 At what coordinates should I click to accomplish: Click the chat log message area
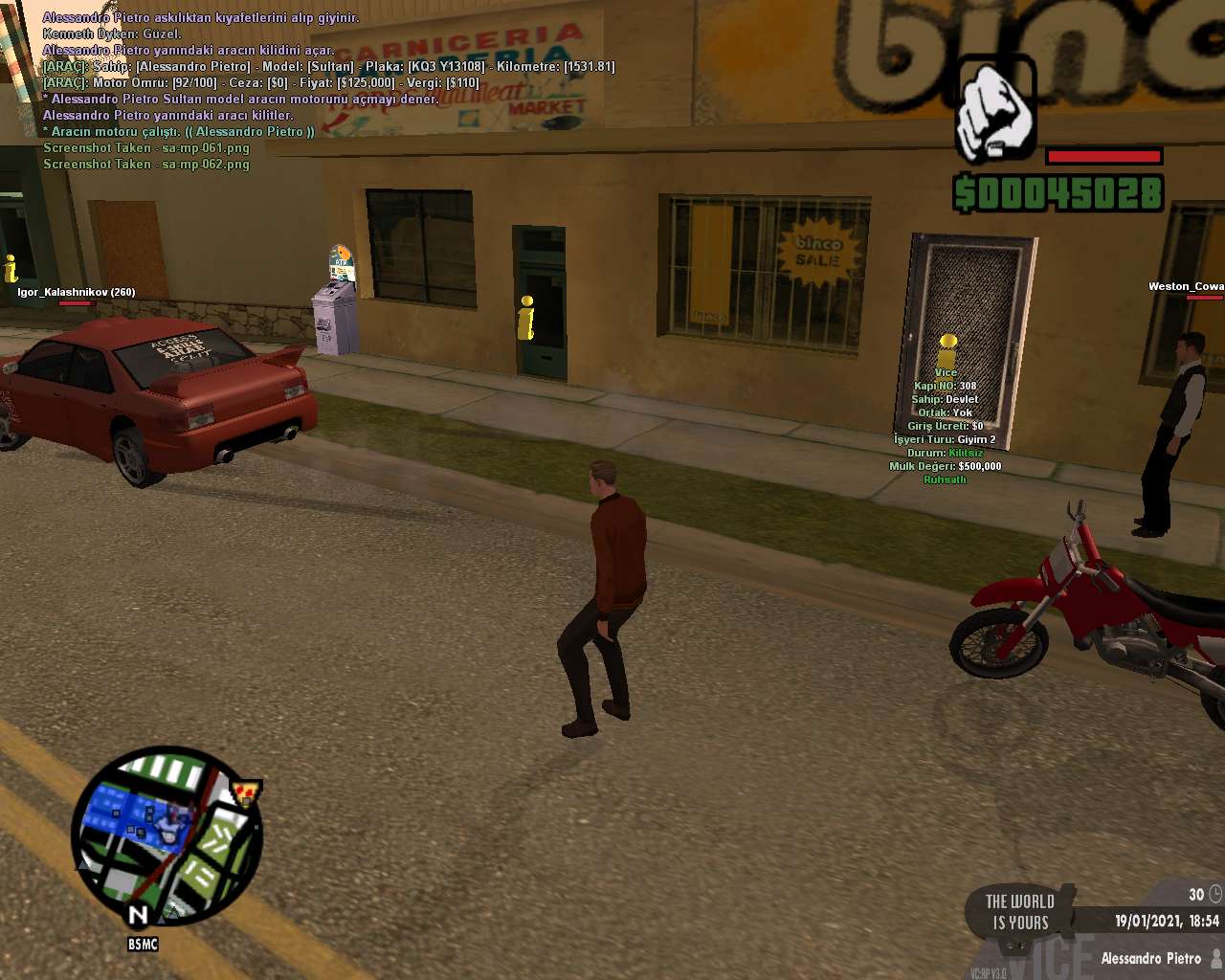325,91
